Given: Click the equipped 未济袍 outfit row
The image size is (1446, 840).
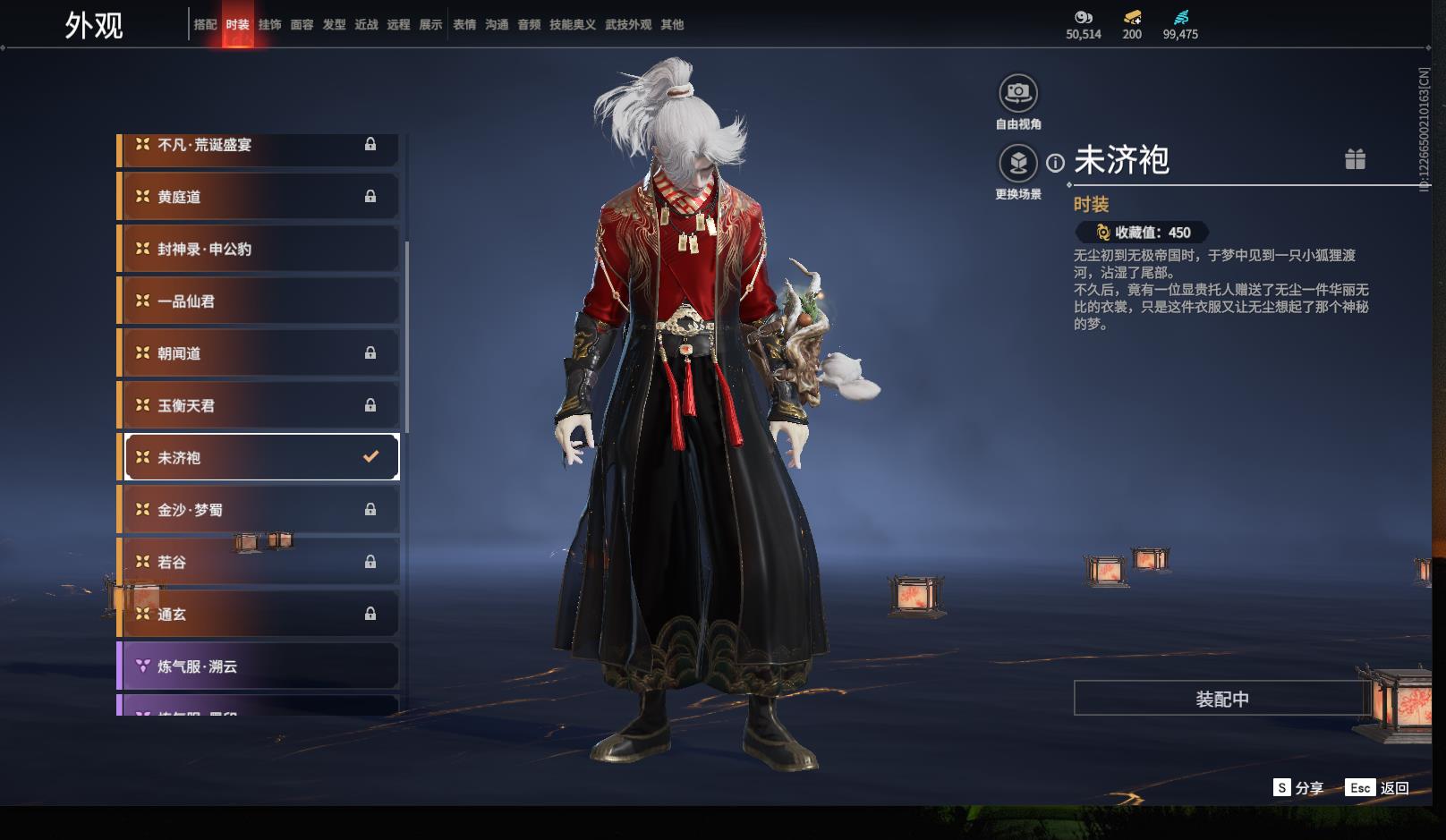Looking at the screenshot, I should [259, 457].
